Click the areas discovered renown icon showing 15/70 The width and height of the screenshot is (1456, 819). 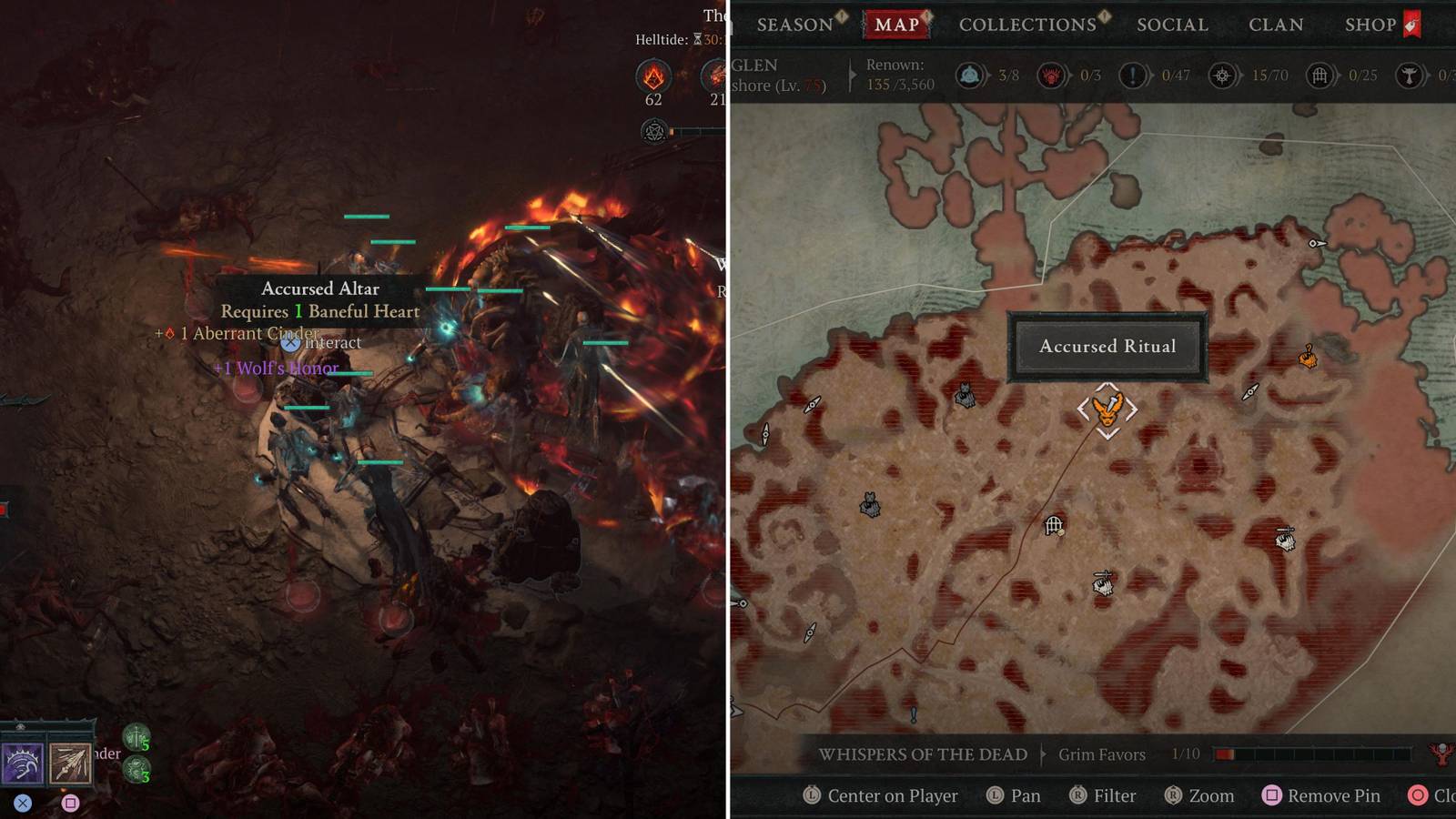1220,76
